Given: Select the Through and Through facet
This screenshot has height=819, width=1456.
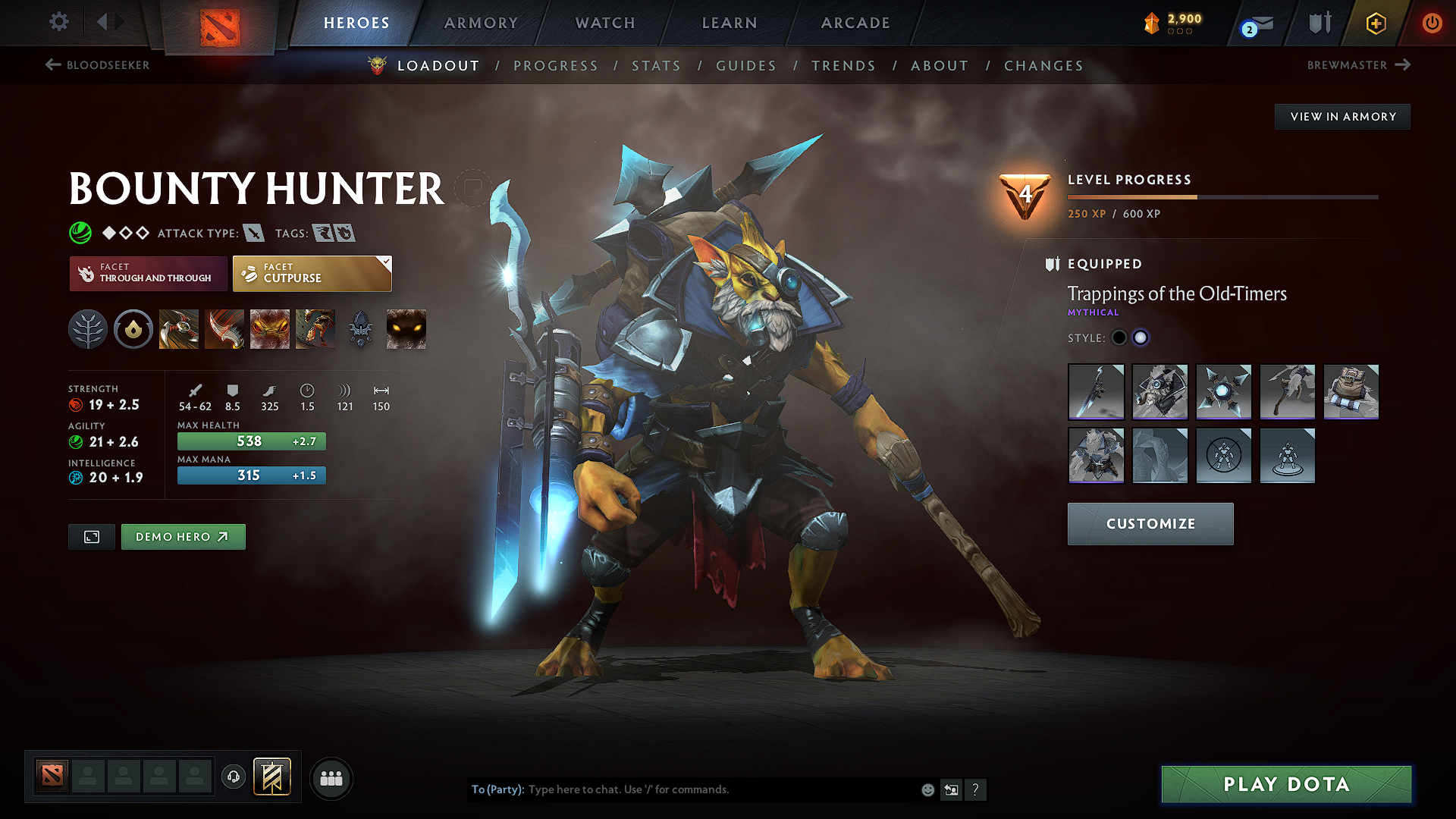Looking at the screenshot, I should 149,274.
